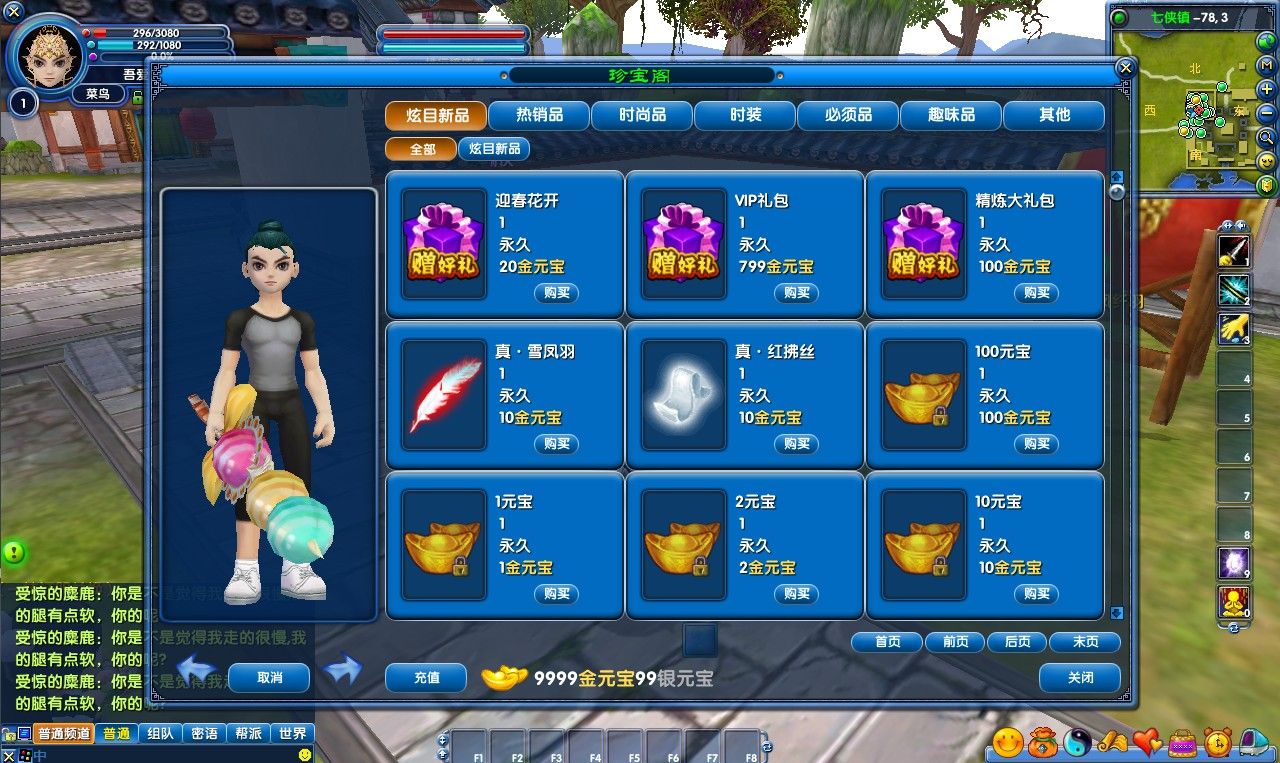Click 购买 under 真·雪凤羽

[x=556, y=444]
